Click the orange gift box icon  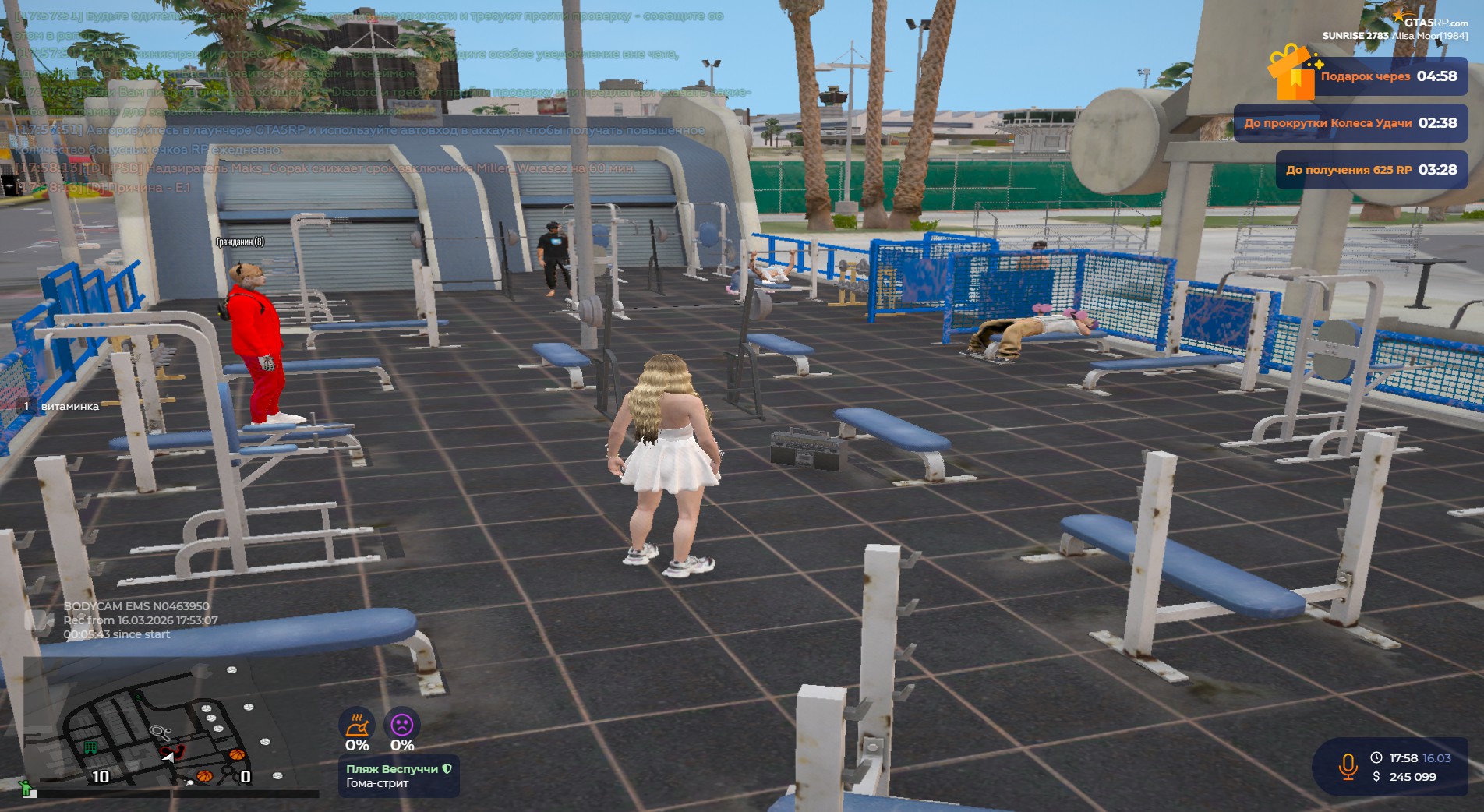pyautogui.click(x=1291, y=72)
